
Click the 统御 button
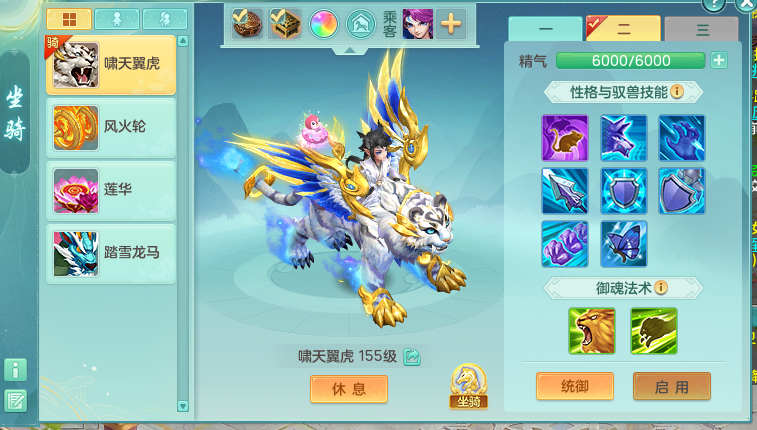(x=574, y=386)
